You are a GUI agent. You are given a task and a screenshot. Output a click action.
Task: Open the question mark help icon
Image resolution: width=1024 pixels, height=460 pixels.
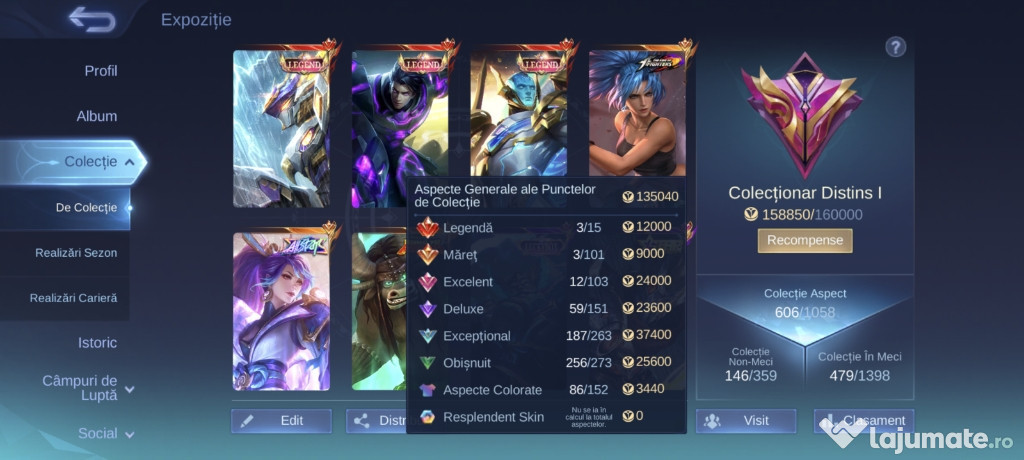click(x=895, y=47)
